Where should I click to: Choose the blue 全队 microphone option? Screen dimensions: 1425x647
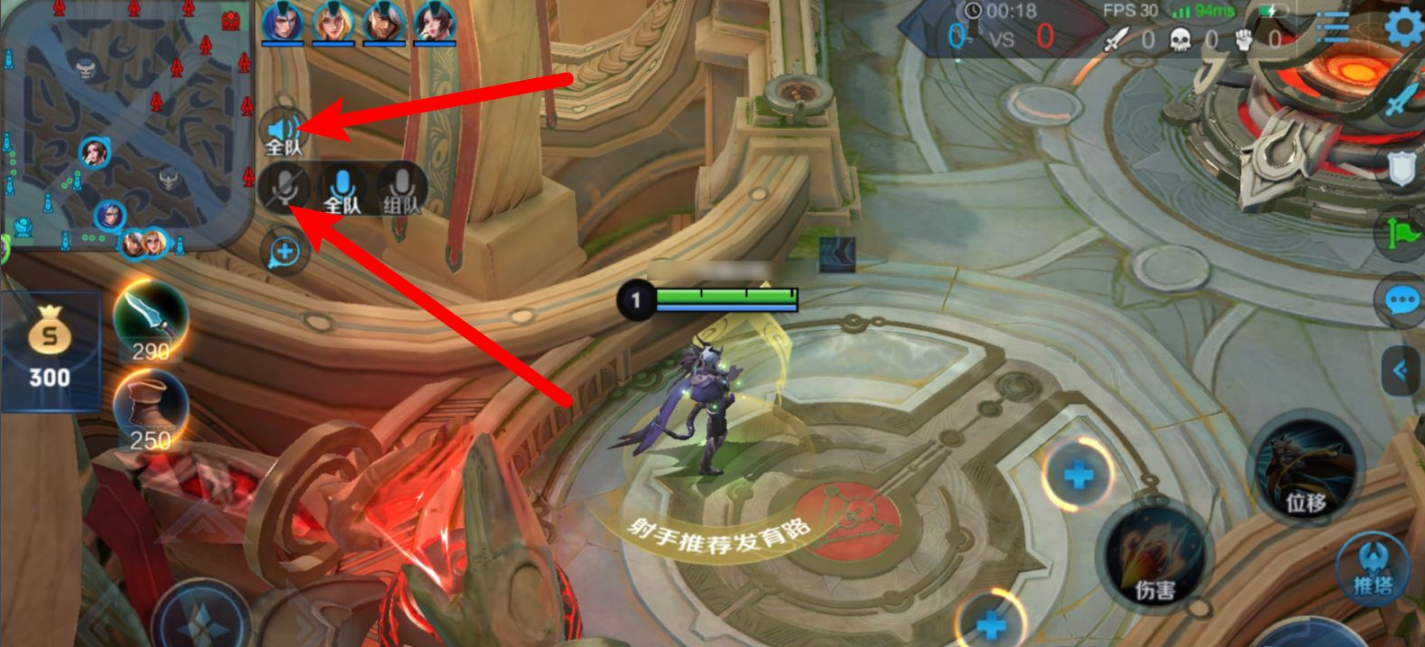click(x=342, y=188)
